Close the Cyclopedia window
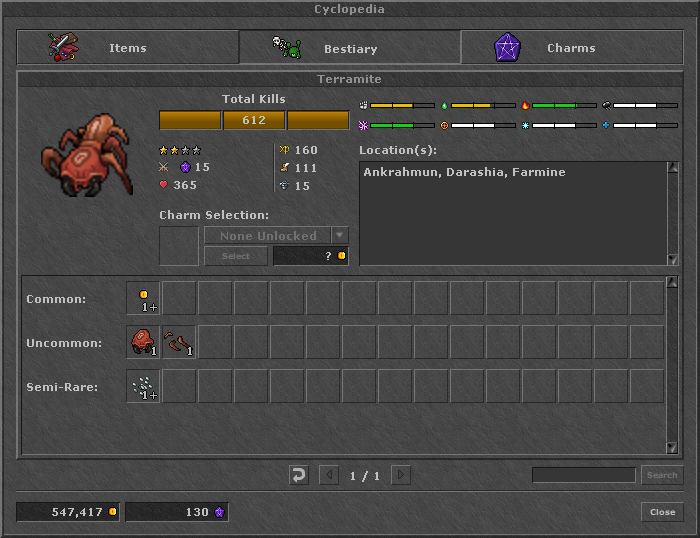The width and height of the screenshot is (700, 538). [662, 512]
